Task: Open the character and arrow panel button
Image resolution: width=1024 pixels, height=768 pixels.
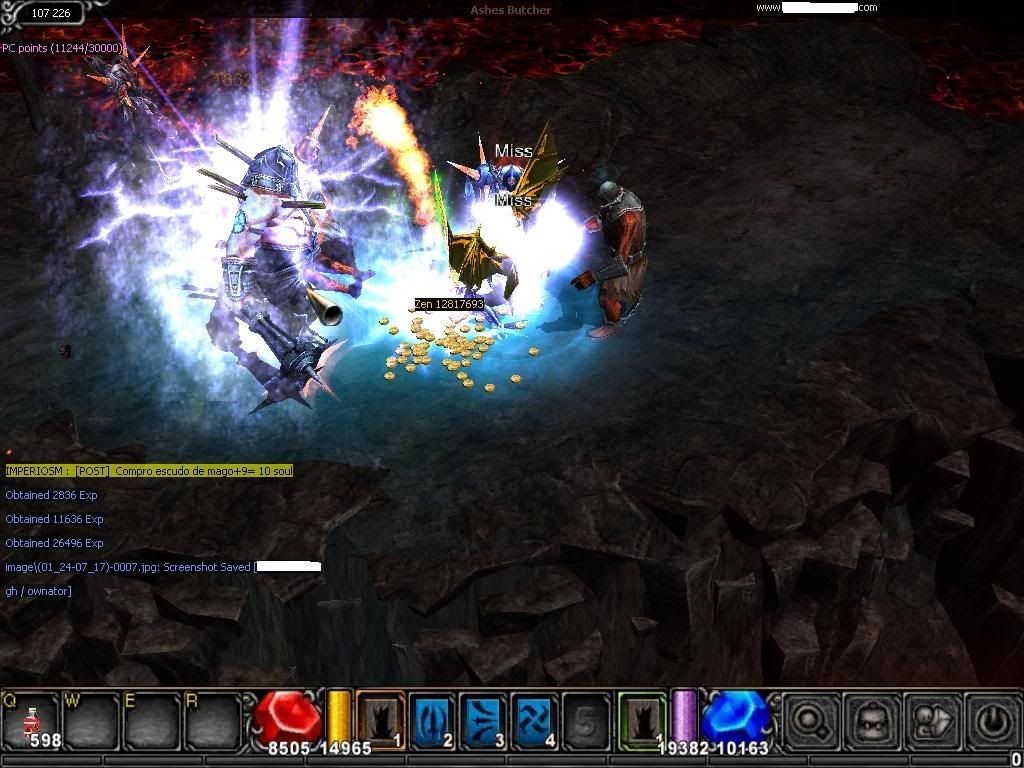Action: point(930,720)
